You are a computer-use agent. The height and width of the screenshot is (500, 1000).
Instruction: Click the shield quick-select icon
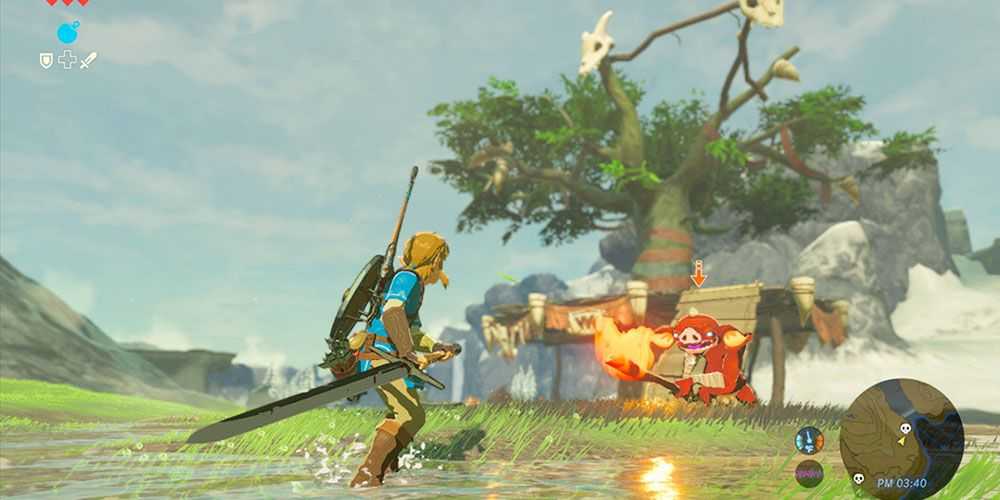coord(46,60)
